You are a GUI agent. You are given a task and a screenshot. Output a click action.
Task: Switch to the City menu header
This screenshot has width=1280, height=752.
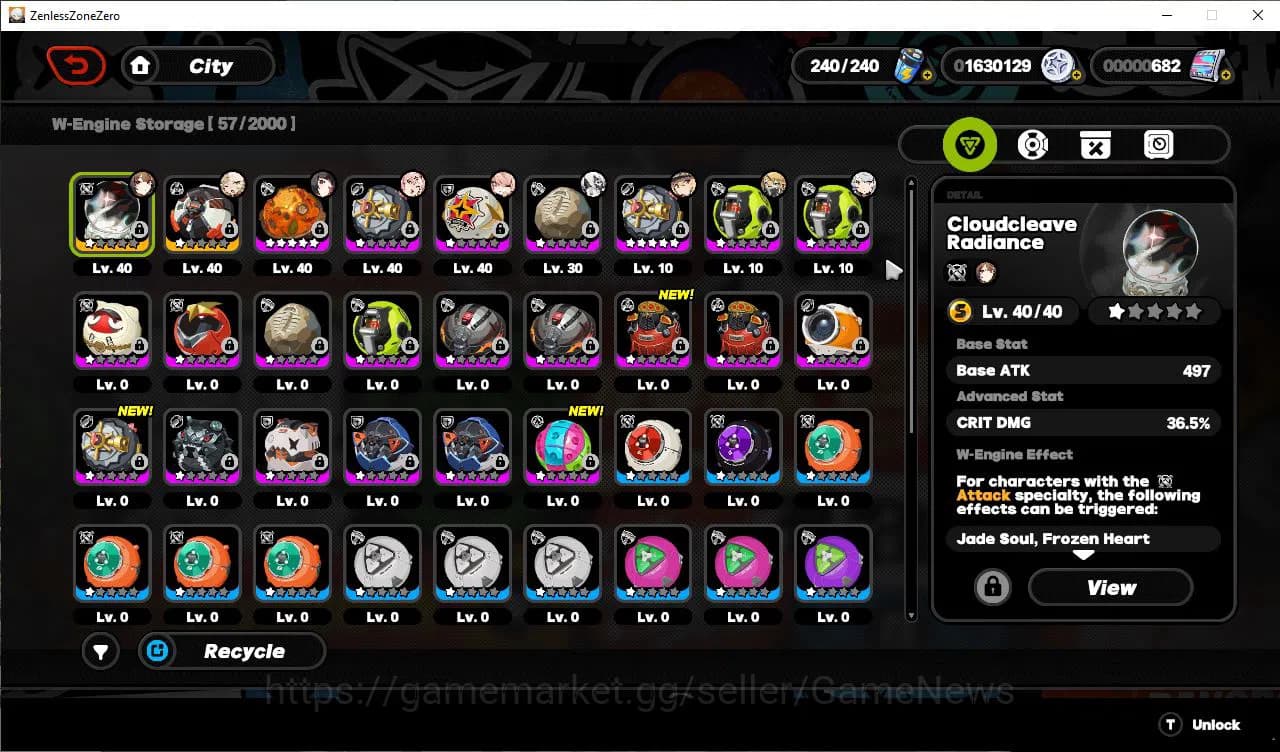pos(209,65)
